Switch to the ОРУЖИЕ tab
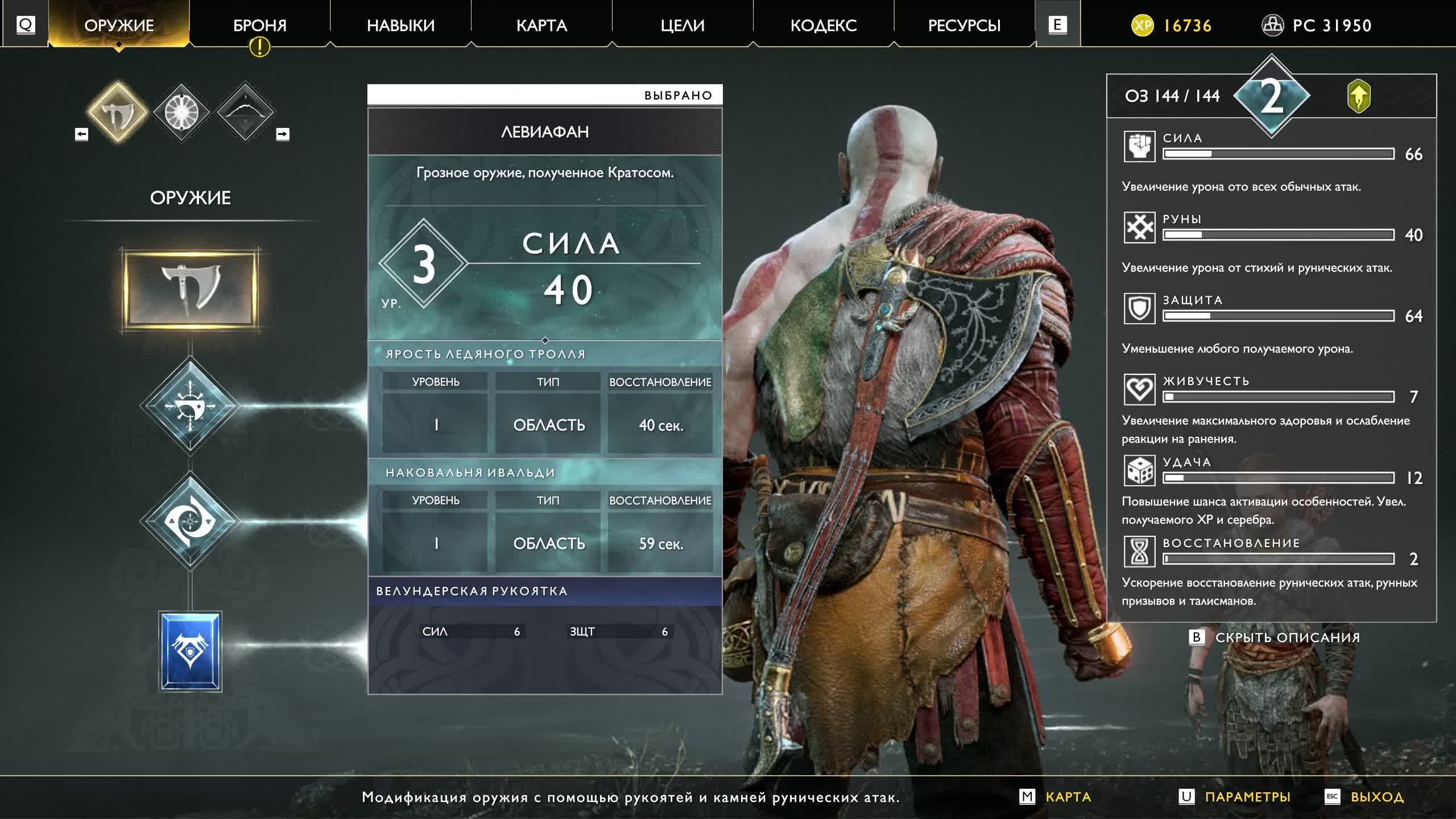 click(x=119, y=26)
